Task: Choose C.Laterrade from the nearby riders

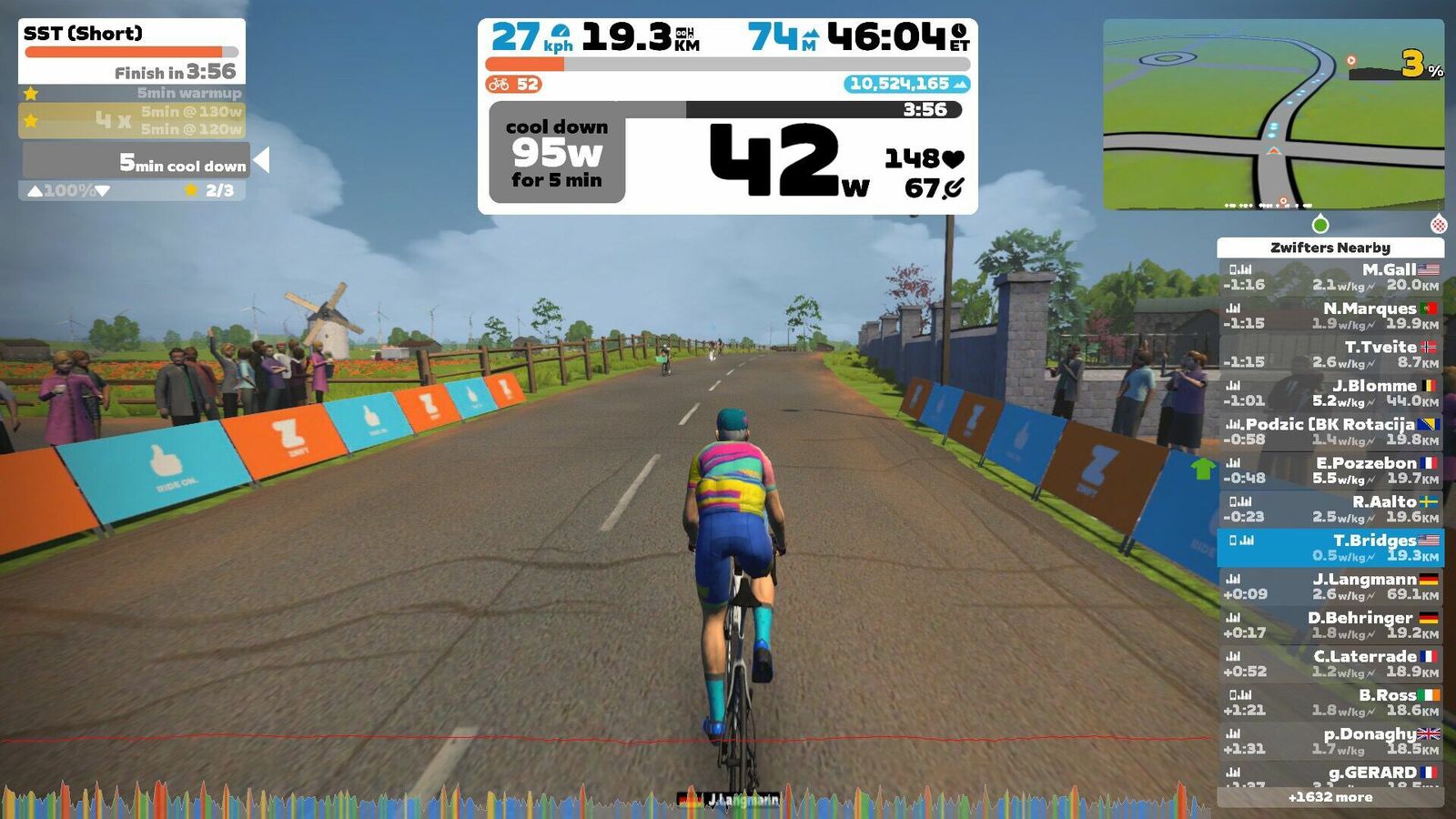Action: [x=1330, y=663]
